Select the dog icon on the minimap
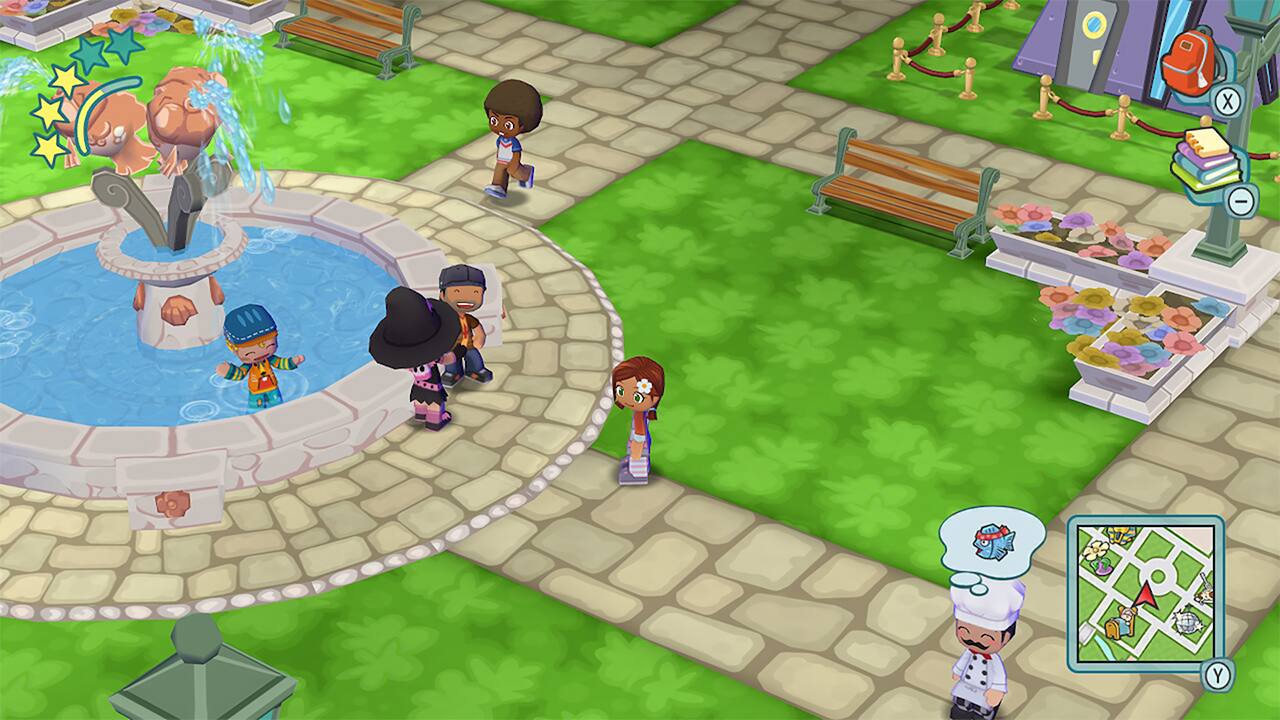 tap(1203, 594)
